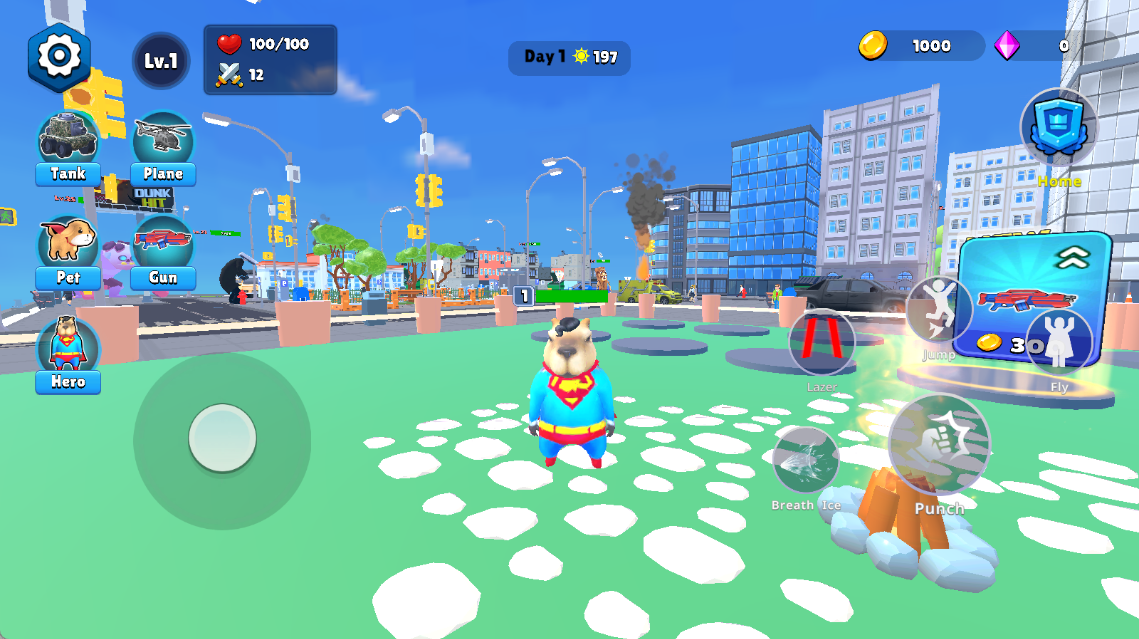Open the Gun selection
Image resolution: width=1139 pixels, height=639 pixels.
click(x=163, y=252)
